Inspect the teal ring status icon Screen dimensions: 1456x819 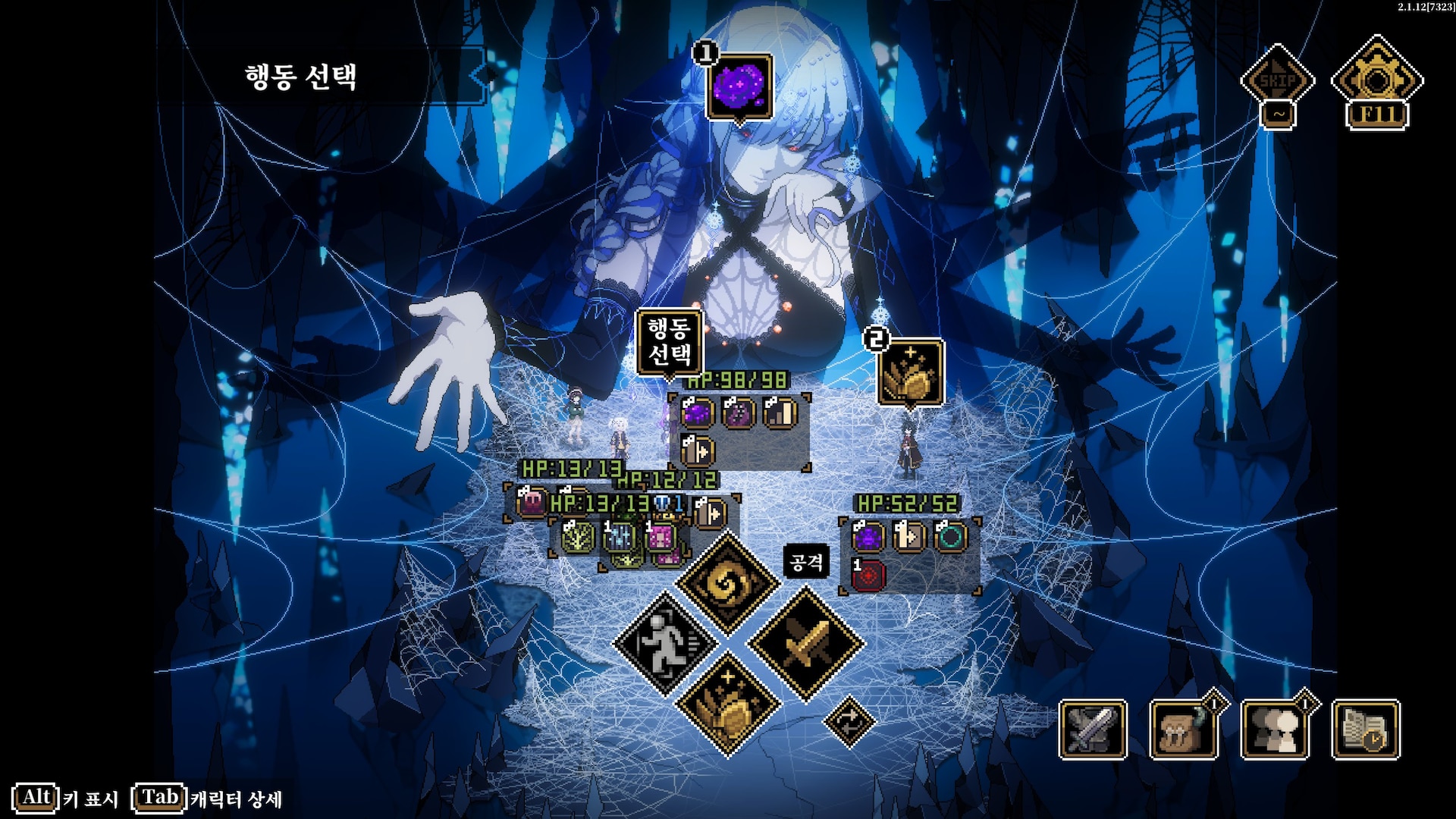(x=949, y=537)
